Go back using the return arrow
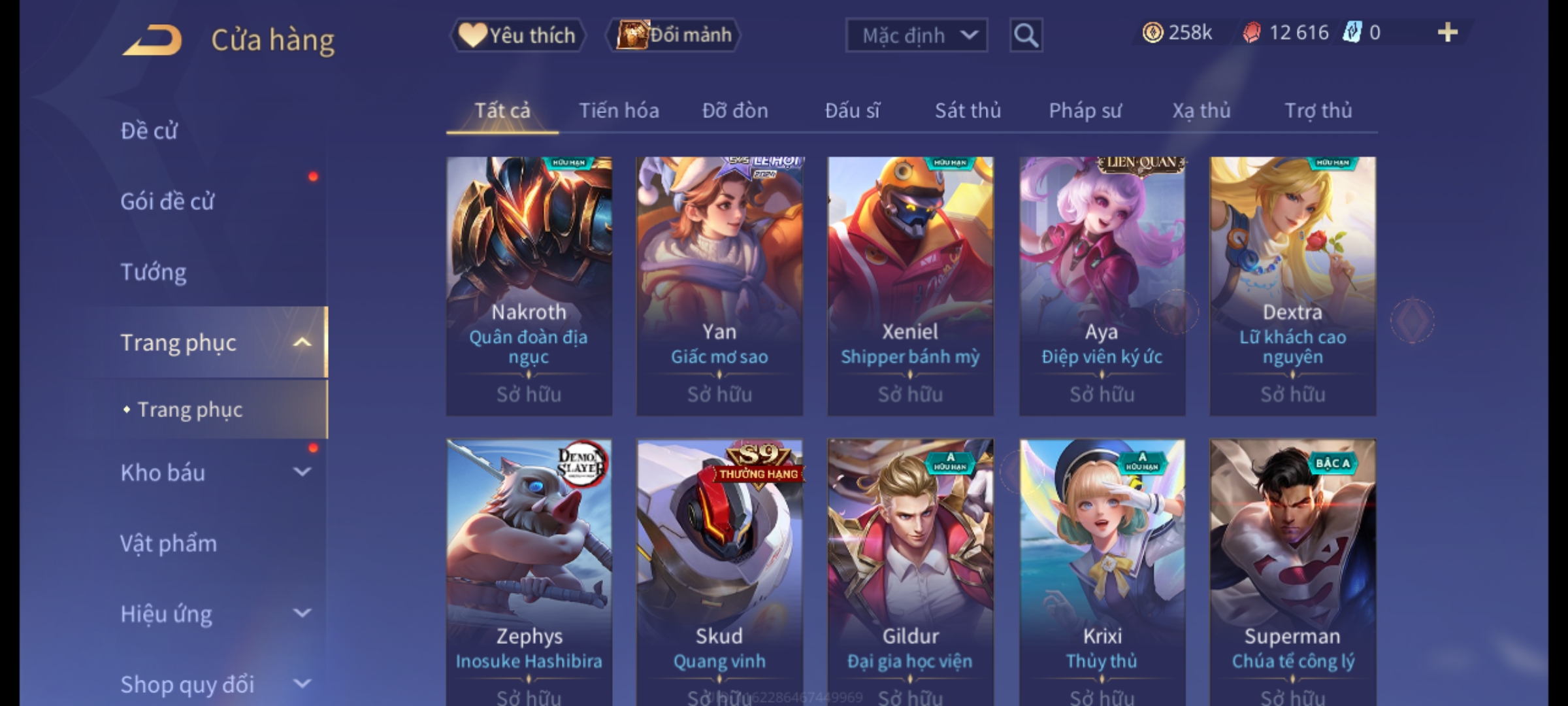The width and height of the screenshot is (1568, 706). 152,41
